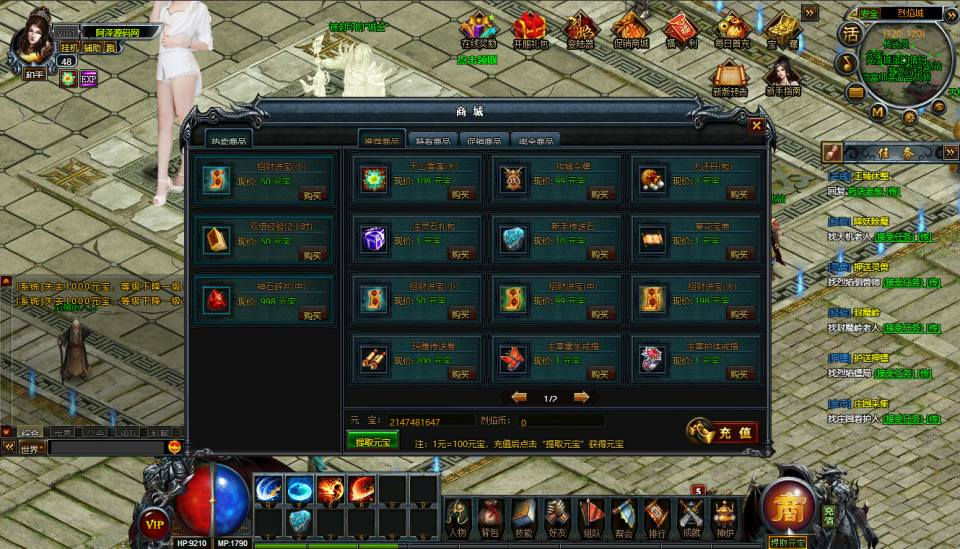Open the map with the M button
The width and height of the screenshot is (960, 549).
coord(878,112)
